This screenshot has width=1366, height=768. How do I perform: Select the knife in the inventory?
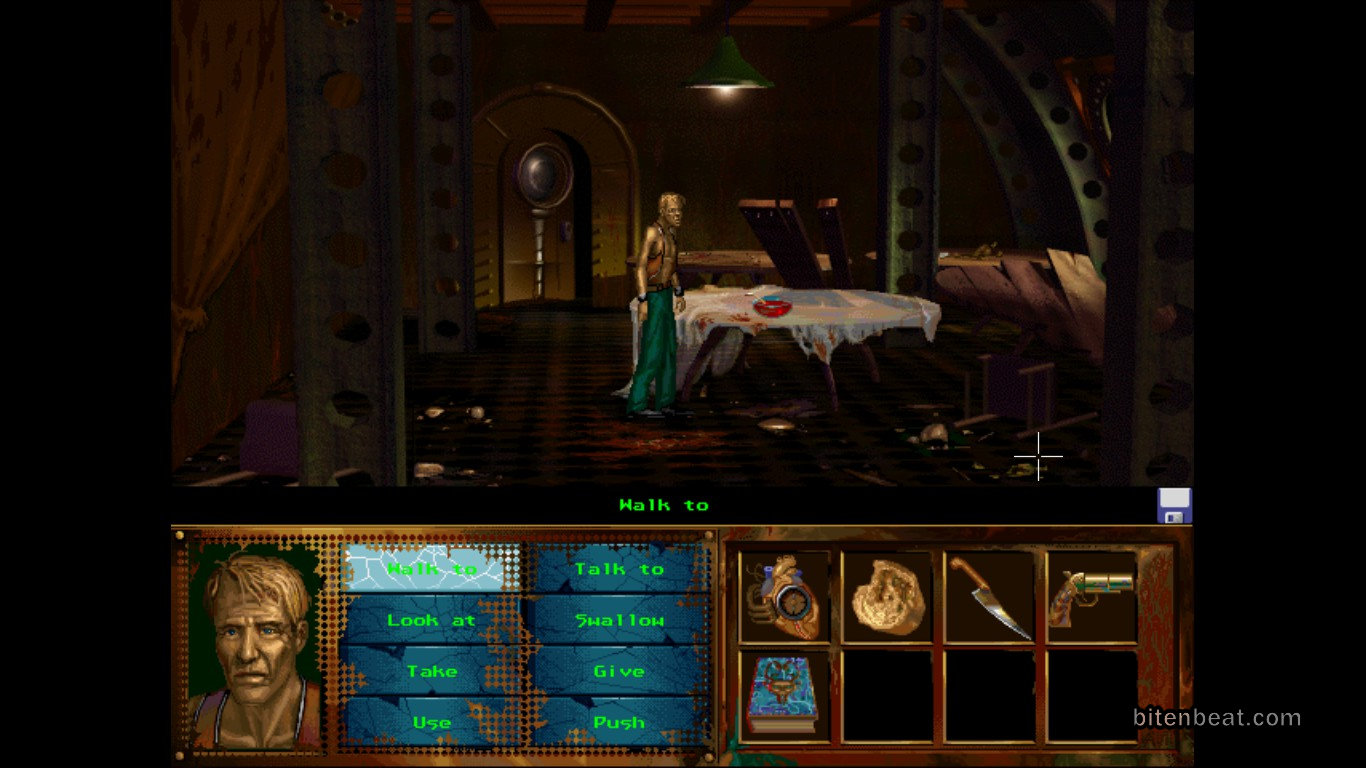[x=989, y=597]
